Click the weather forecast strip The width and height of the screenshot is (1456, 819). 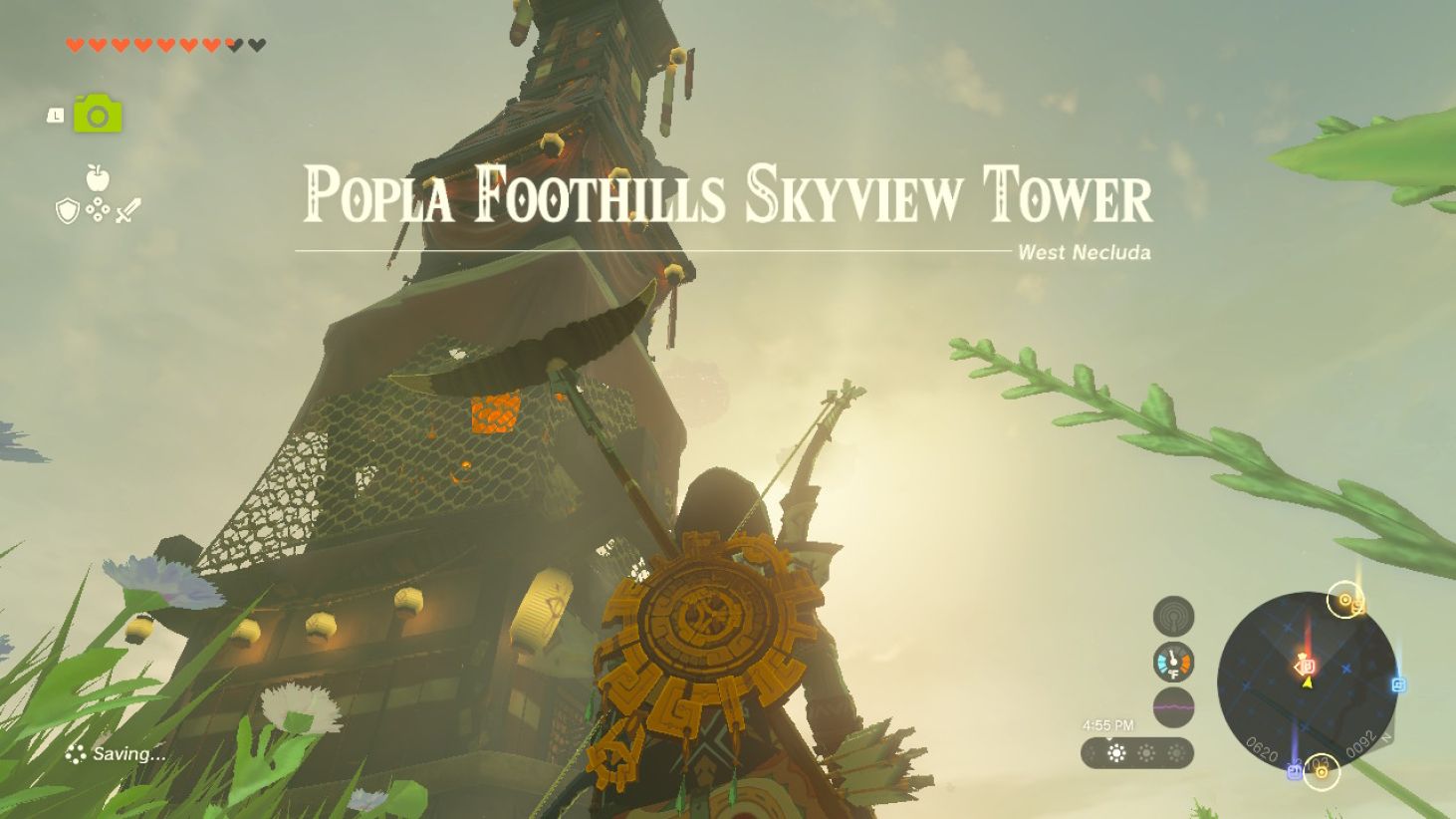pyautogui.click(x=1138, y=753)
